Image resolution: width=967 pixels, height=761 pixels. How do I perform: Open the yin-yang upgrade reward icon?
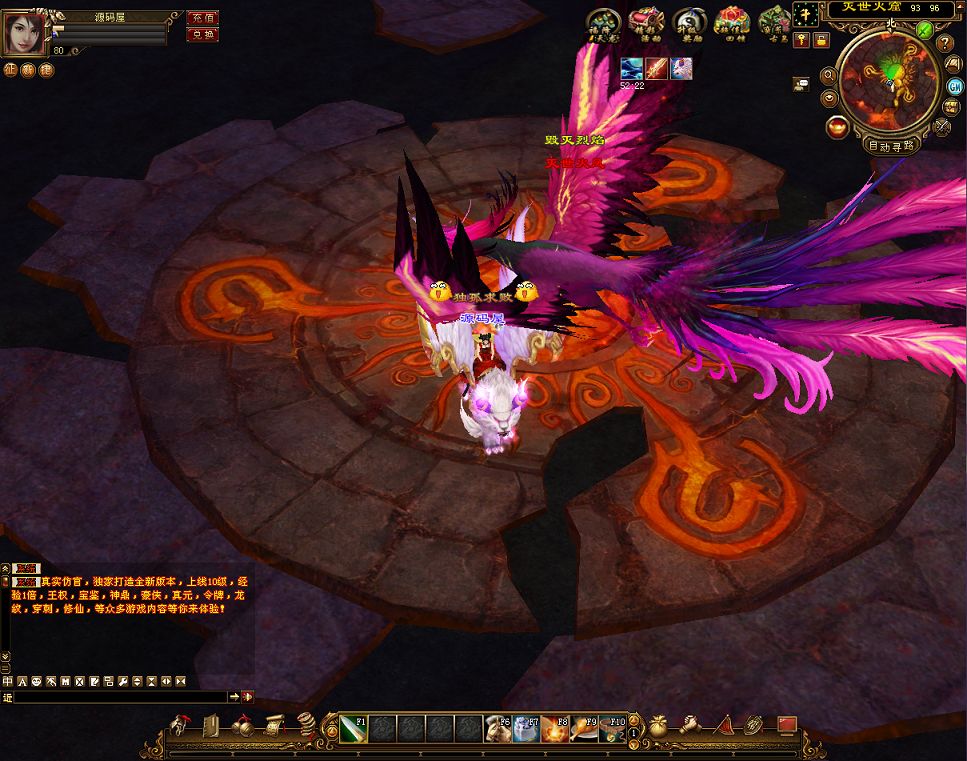686,21
